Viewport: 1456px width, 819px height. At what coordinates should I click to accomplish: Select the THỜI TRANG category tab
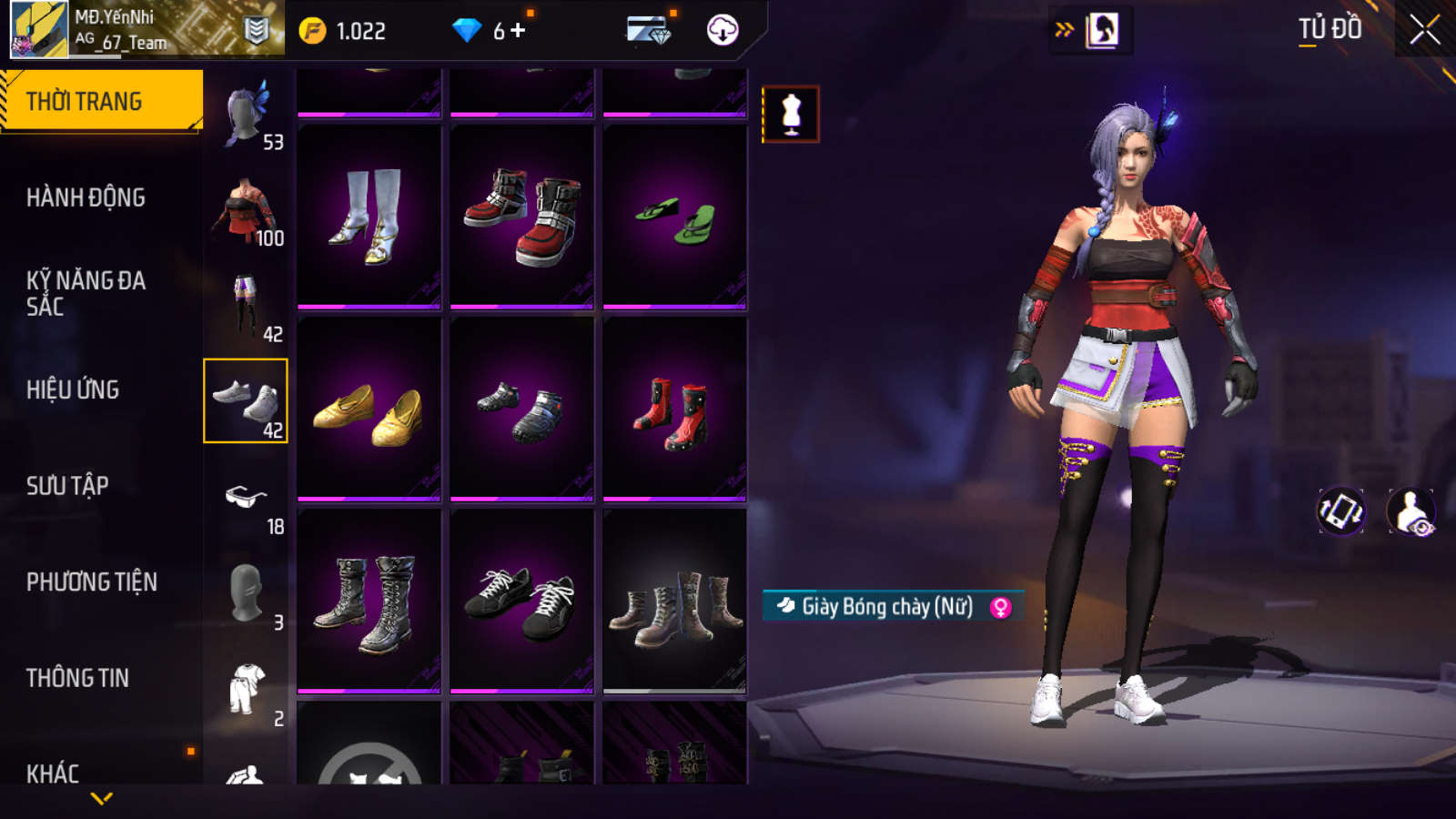tap(101, 101)
